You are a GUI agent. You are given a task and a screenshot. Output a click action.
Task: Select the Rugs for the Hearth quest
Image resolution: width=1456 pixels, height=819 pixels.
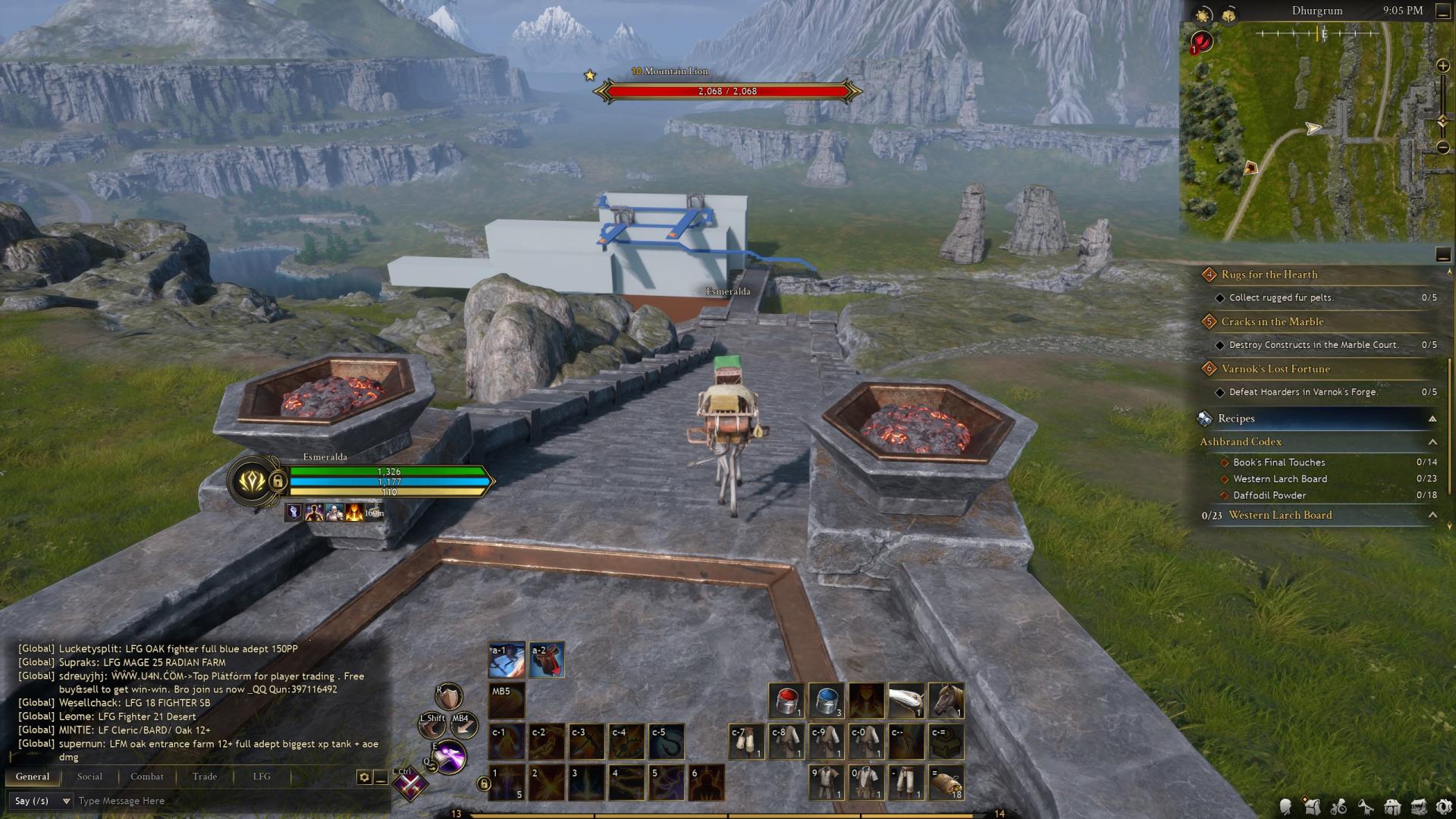1269,275
